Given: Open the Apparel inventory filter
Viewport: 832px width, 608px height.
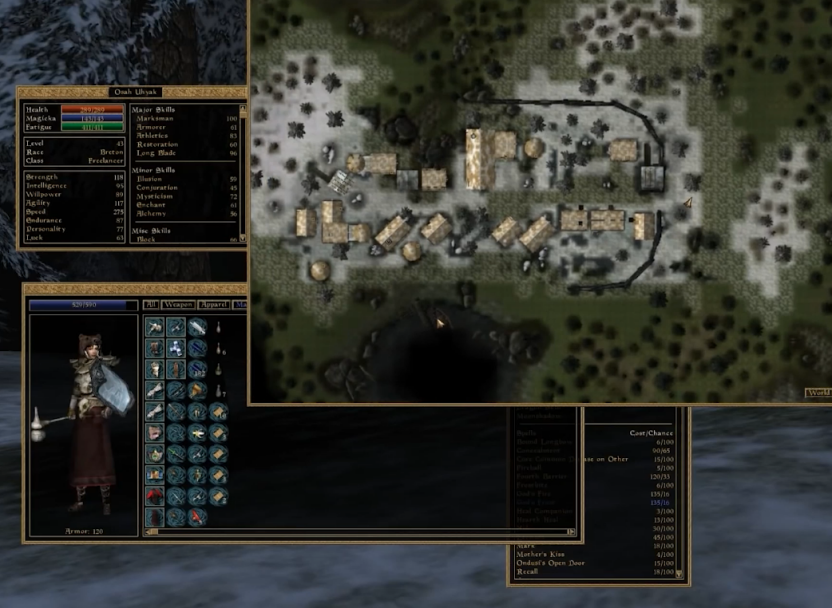Looking at the screenshot, I should pos(212,305).
